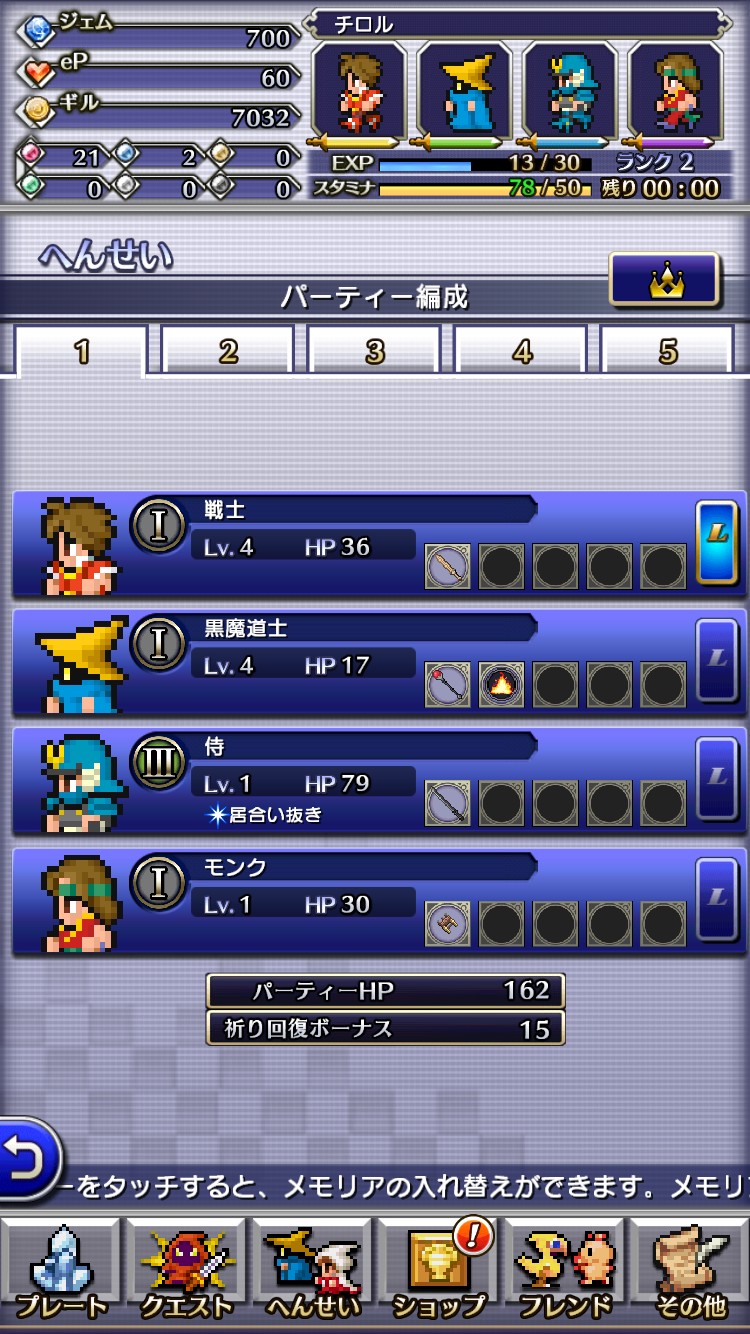Open the プレート crystal menu
This screenshot has height=1334, width=750.
(62, 1272)
